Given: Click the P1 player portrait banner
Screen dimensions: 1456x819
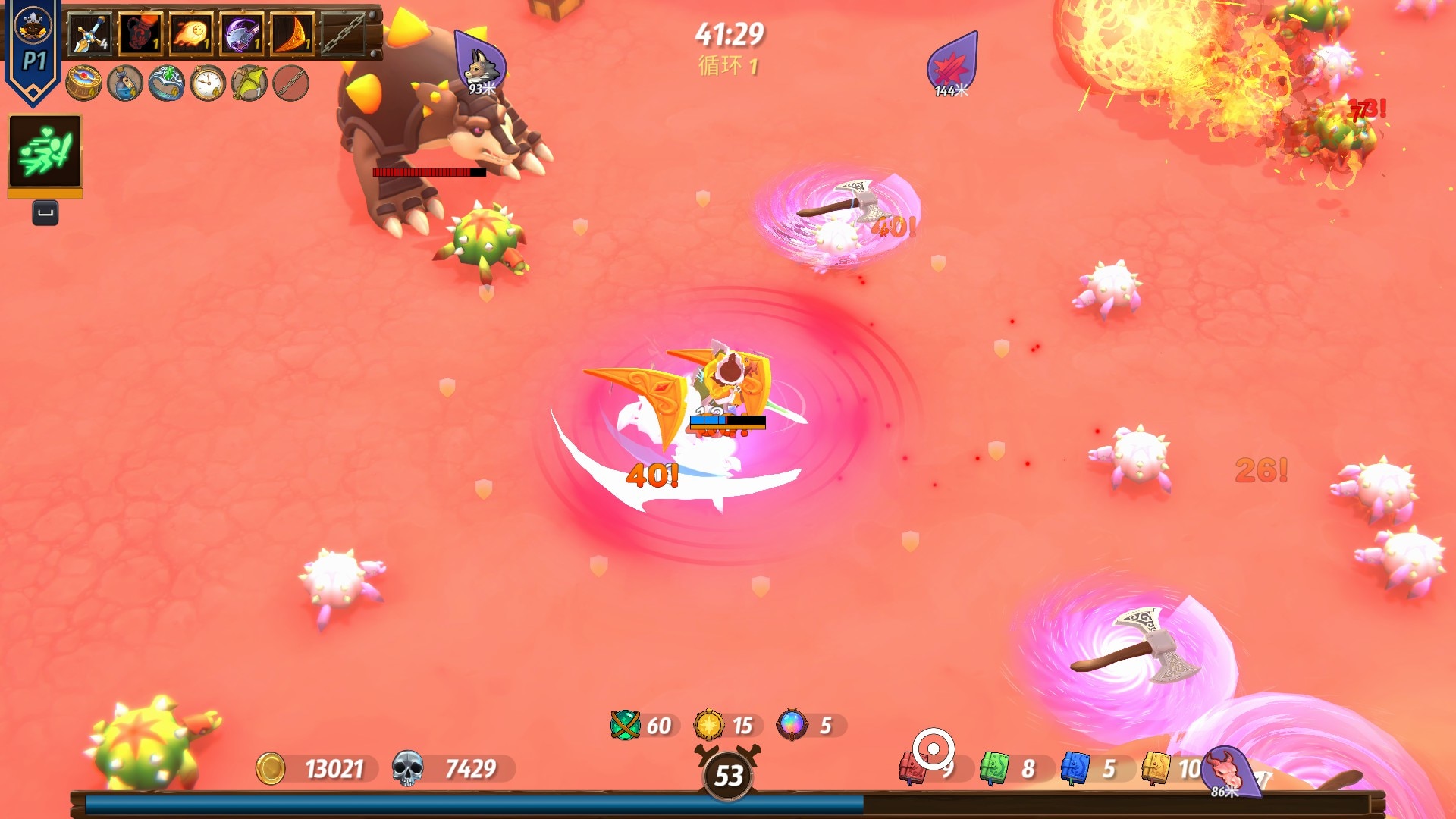Looking at the screenshot, I should [x=33, y=49].
